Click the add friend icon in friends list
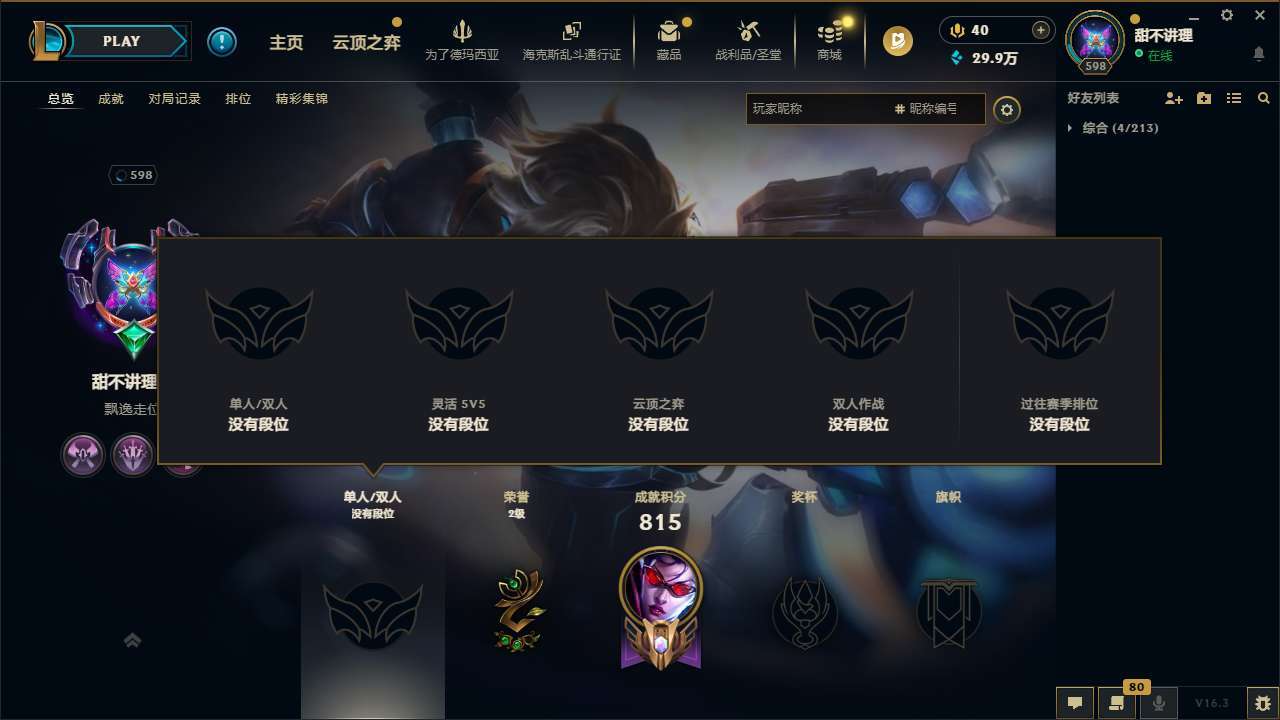The width and height of the screenshot is (1280, 720). pyautogui.click(x=1174, y=98)
